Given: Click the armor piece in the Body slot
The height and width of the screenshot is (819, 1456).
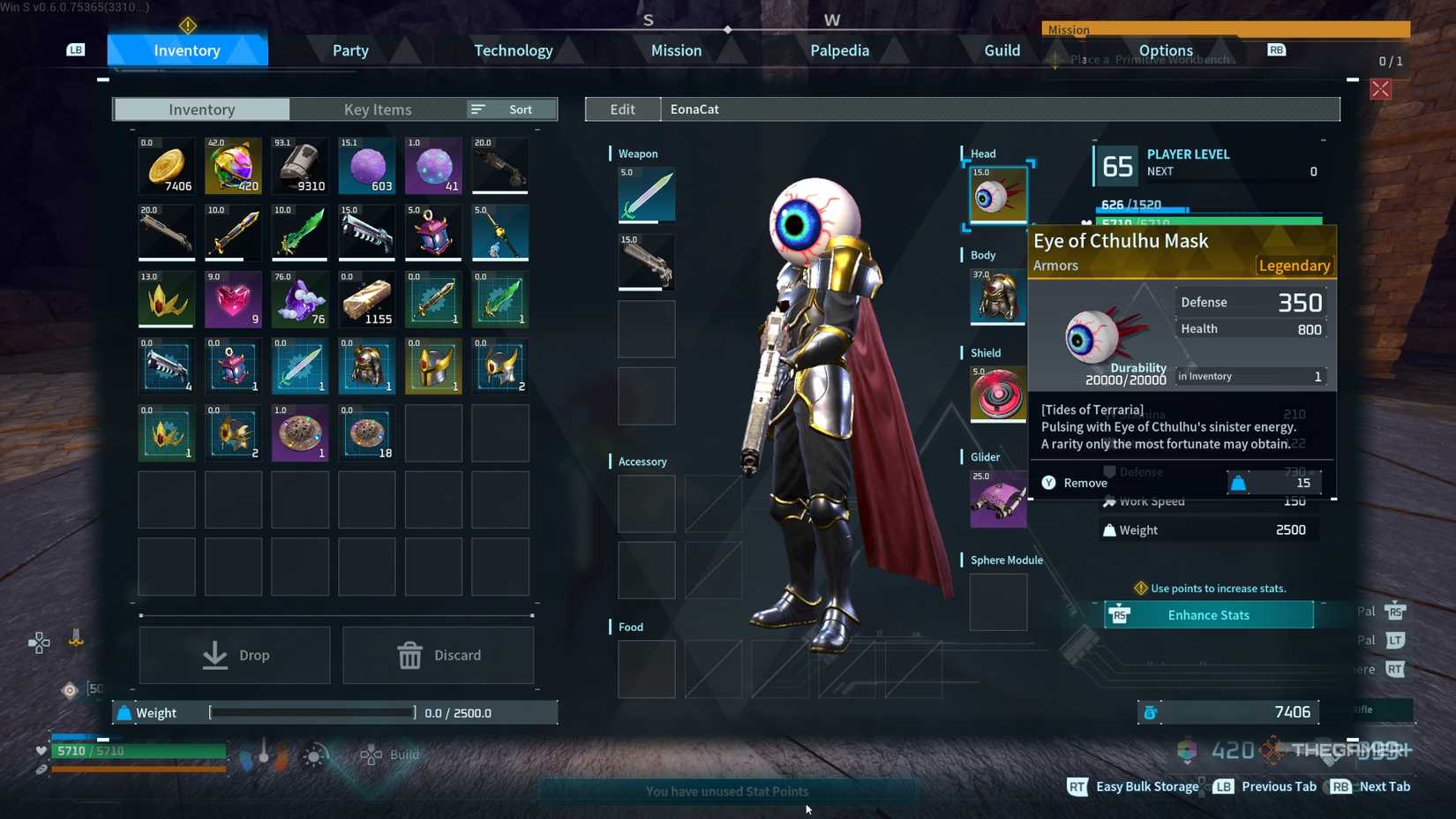Looking at the screenshot, I should [996, 297].
